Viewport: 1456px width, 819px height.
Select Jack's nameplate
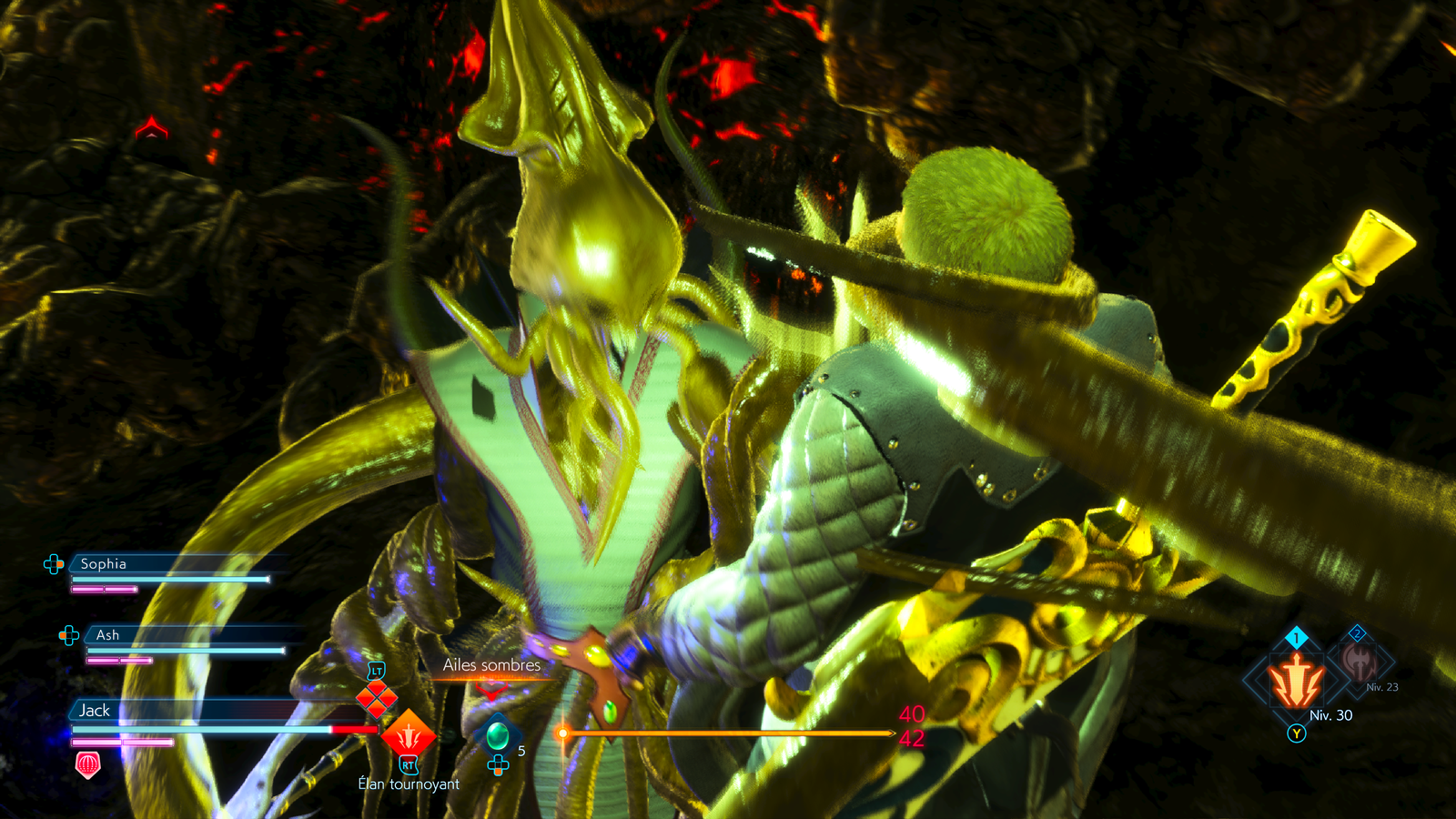coord(94,711)
